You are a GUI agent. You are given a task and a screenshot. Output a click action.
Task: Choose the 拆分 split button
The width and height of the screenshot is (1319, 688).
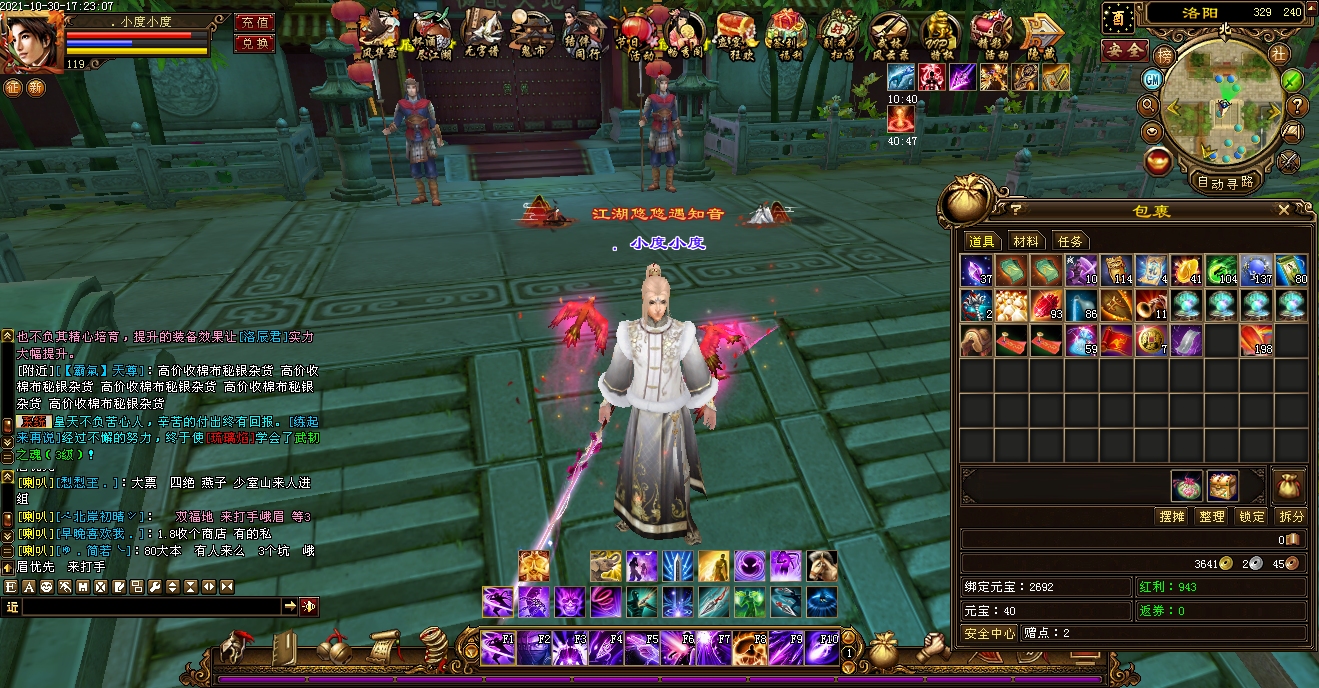[1291, 516]
